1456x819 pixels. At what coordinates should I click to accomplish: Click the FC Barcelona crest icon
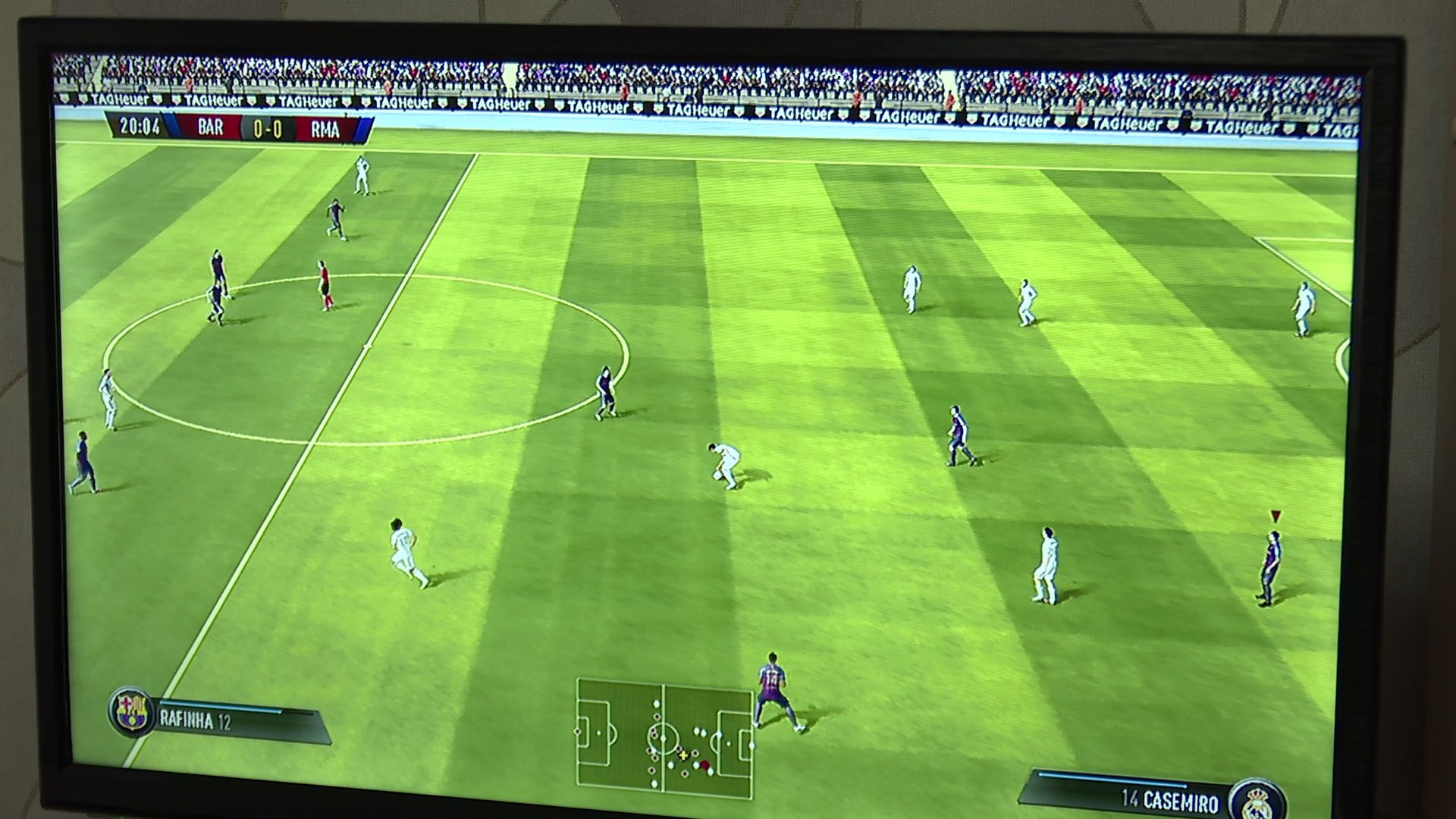point(132,711)
